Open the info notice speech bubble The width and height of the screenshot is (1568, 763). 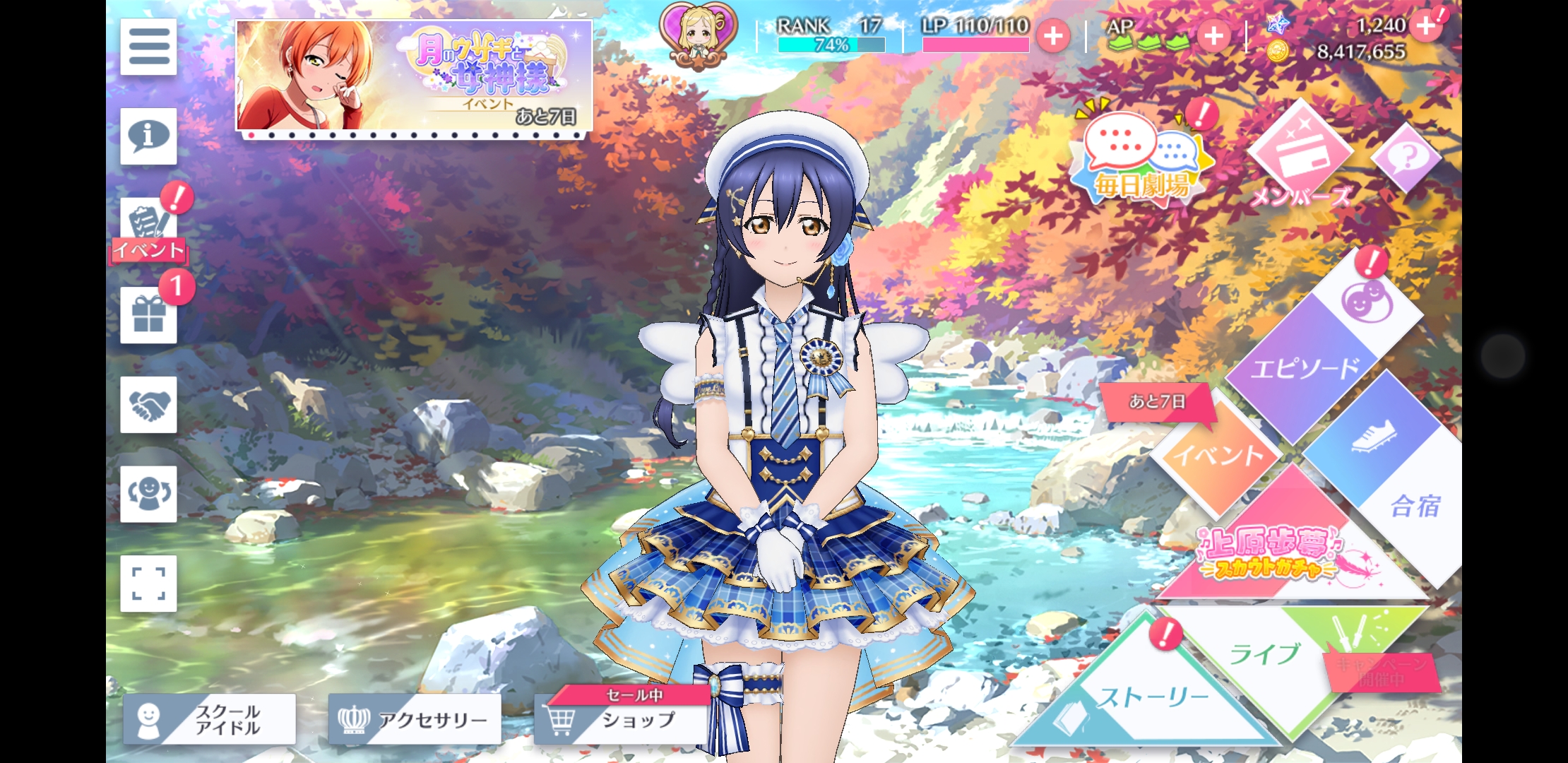148,136
